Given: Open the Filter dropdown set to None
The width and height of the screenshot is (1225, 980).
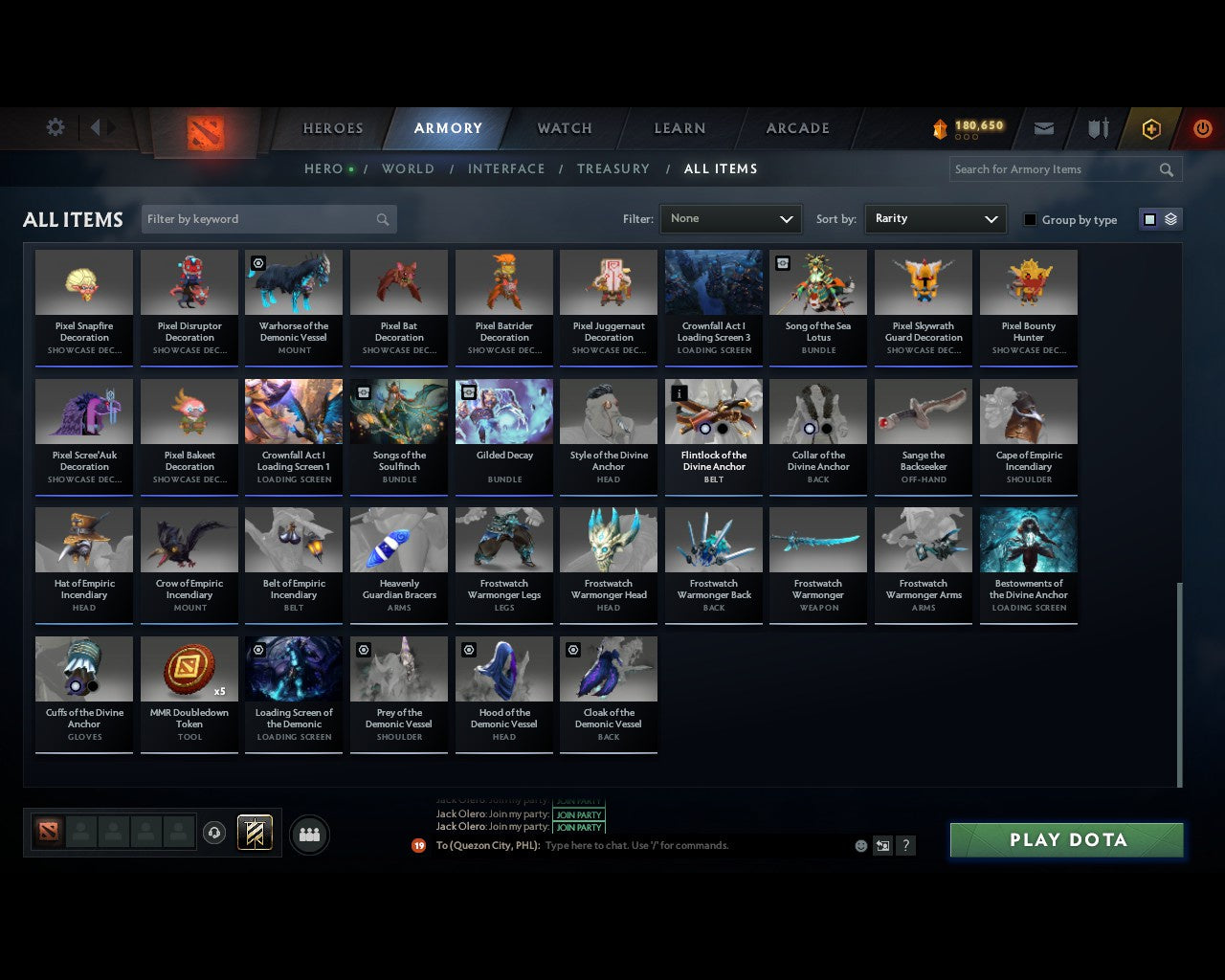Looking at the screenshot, I should (x=730, y=219).
